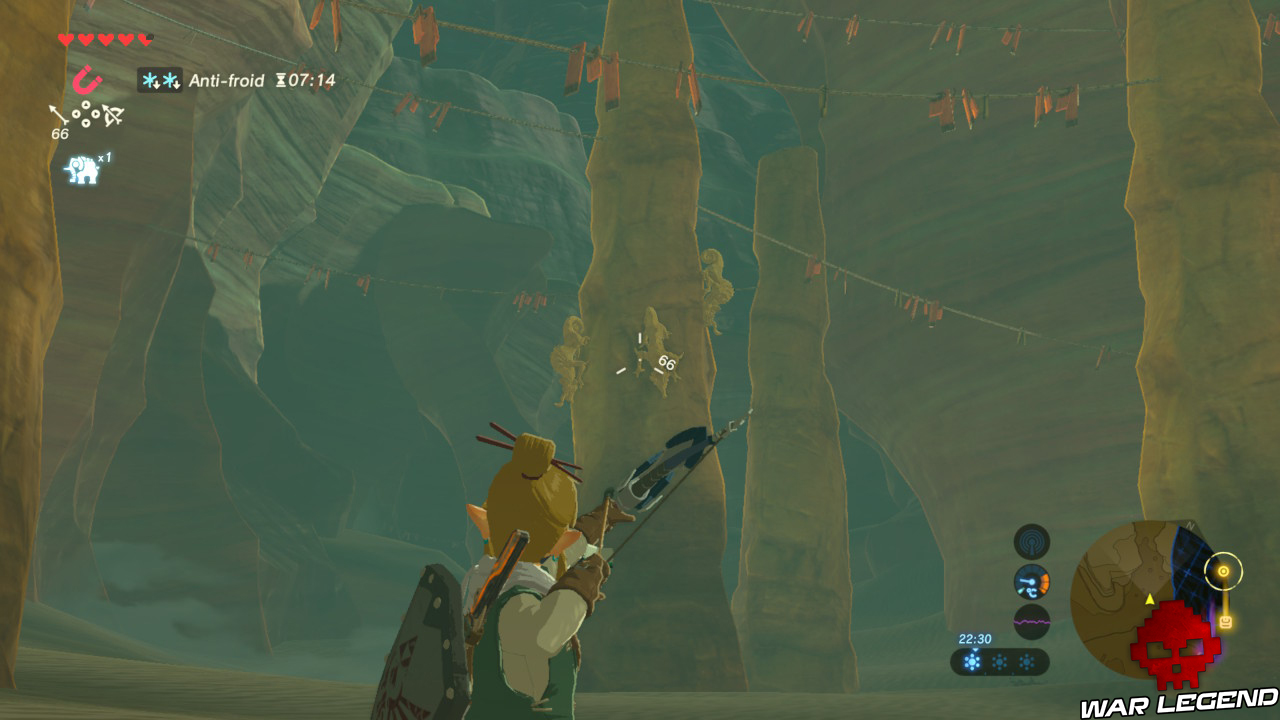The image size is (1280, 720).
Task: Click the bow and arrows equipment icon
Action: pos(112,115)
